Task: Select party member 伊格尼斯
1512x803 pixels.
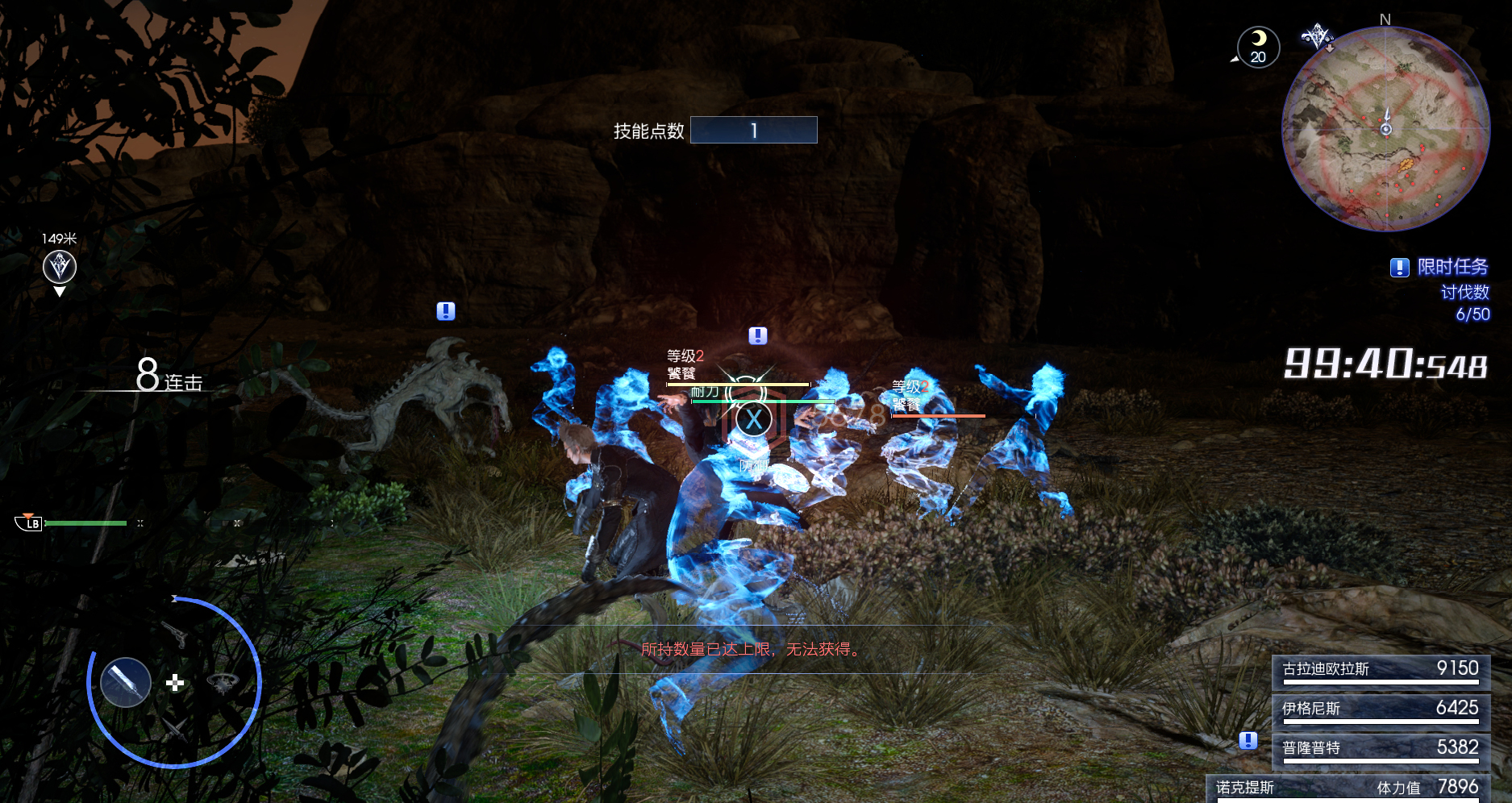Action: coord(1381,709)
